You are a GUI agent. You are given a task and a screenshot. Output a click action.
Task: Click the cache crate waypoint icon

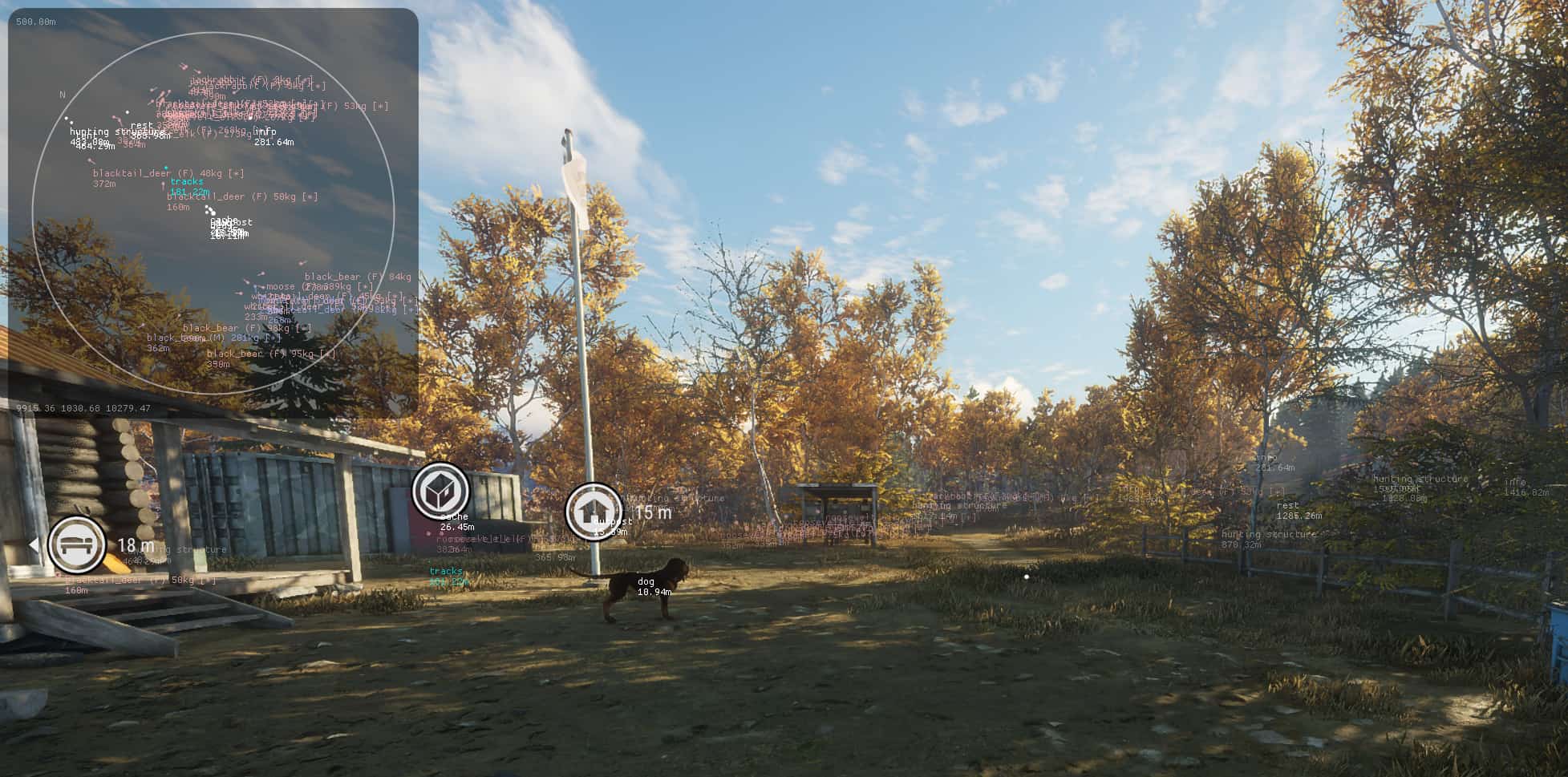pos(440,489)
